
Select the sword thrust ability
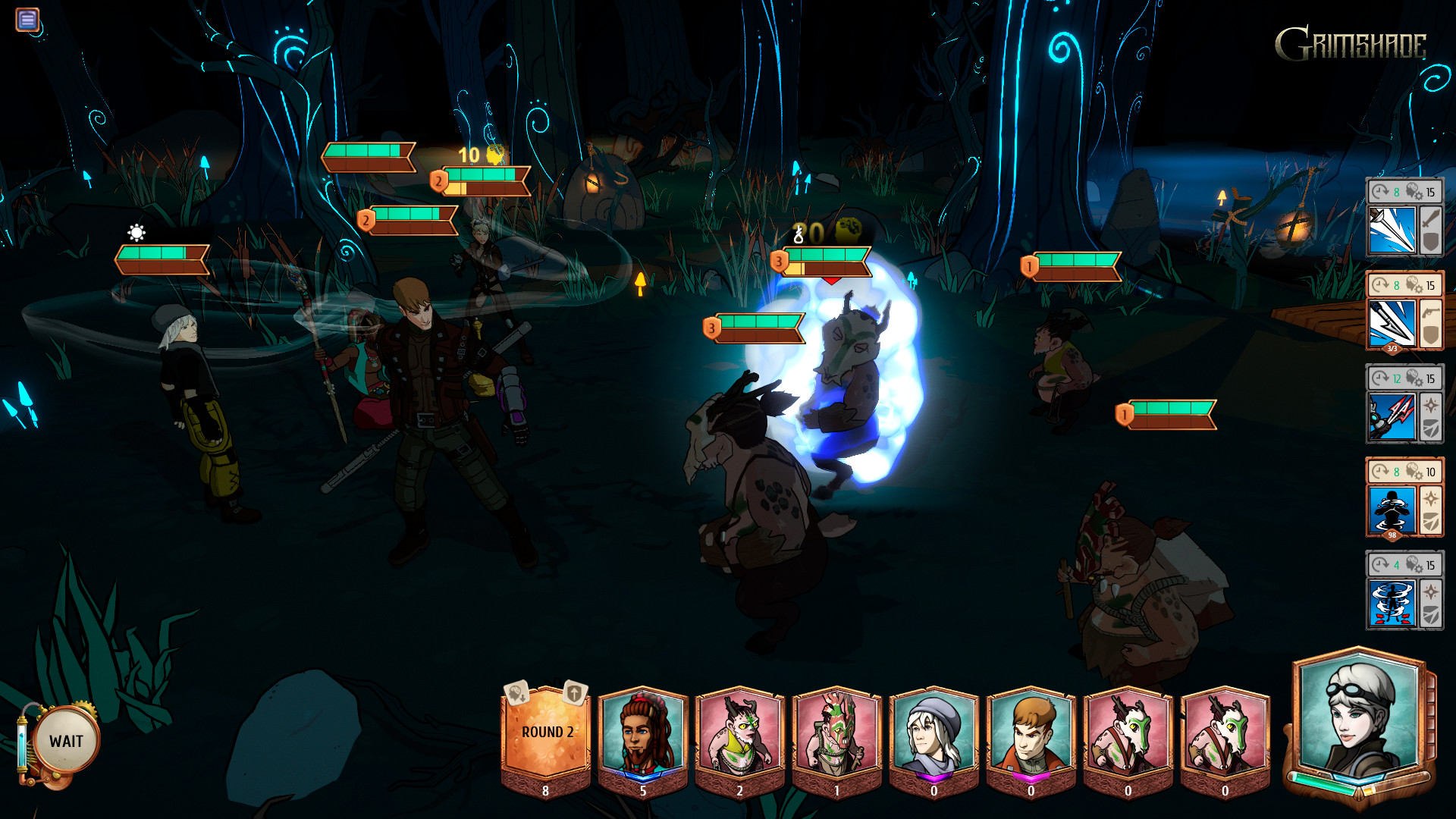tap(1392, 230)
